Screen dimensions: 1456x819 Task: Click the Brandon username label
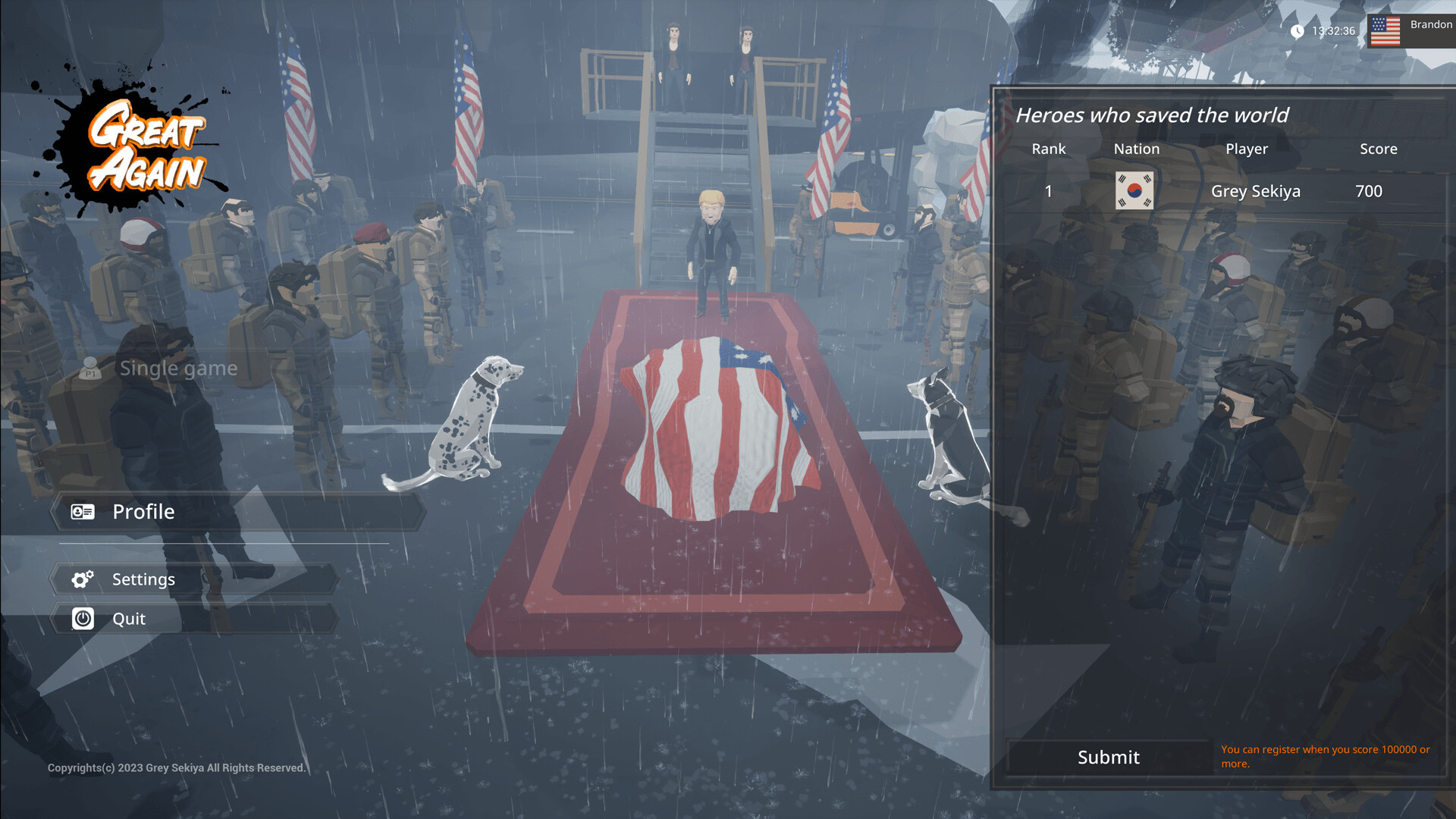1432,24
